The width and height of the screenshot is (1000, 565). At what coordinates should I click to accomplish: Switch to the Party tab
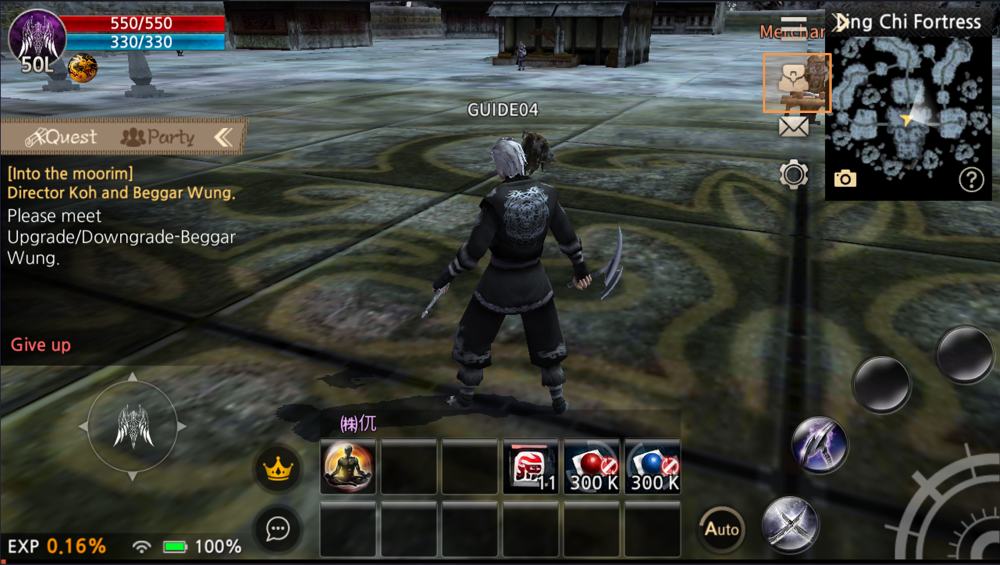pyautogui.click(x=157, y=137)
